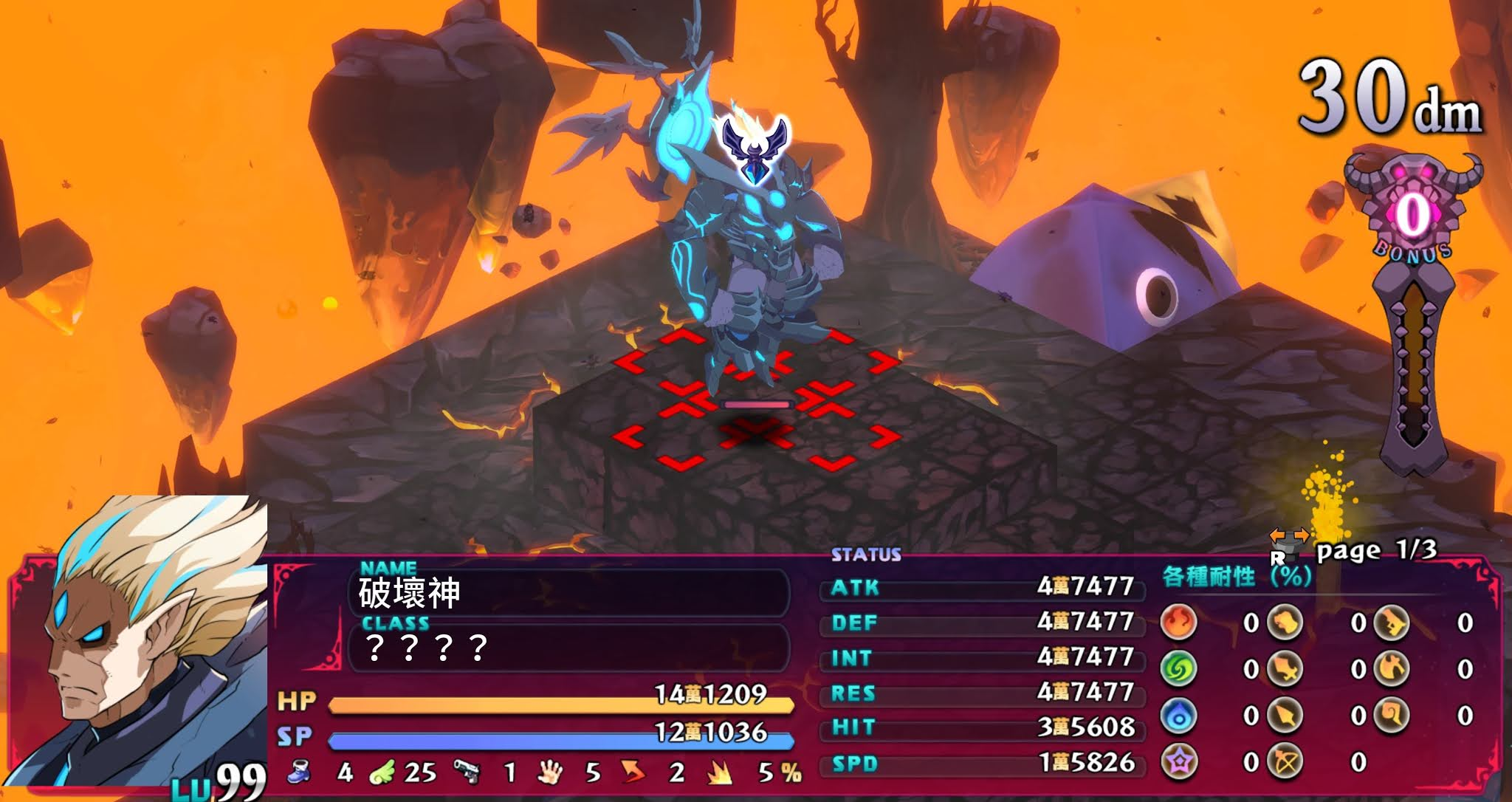1512x802 pixels.
Task: Click the green wing jump icon
Action: pyautogui.click(x=382, y=772)
